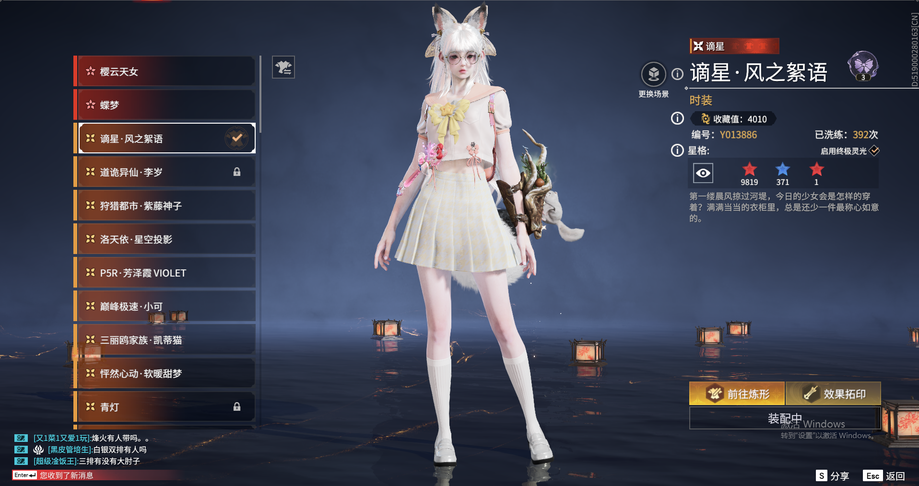Show info for the 收藏值 collection value
Viewport: 919px width, 486px height.
click(678, 118)
